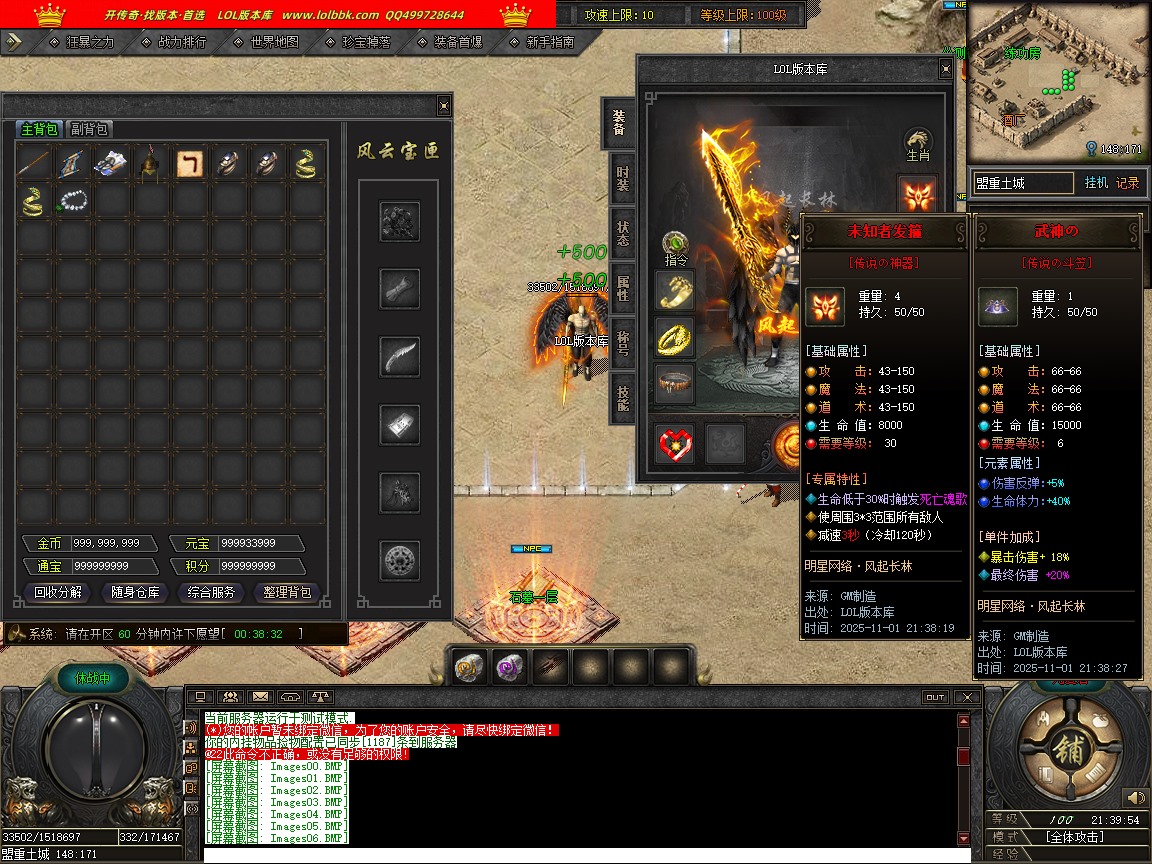
Task: Switch to the 属性 attributes tab
Action: 622,289
